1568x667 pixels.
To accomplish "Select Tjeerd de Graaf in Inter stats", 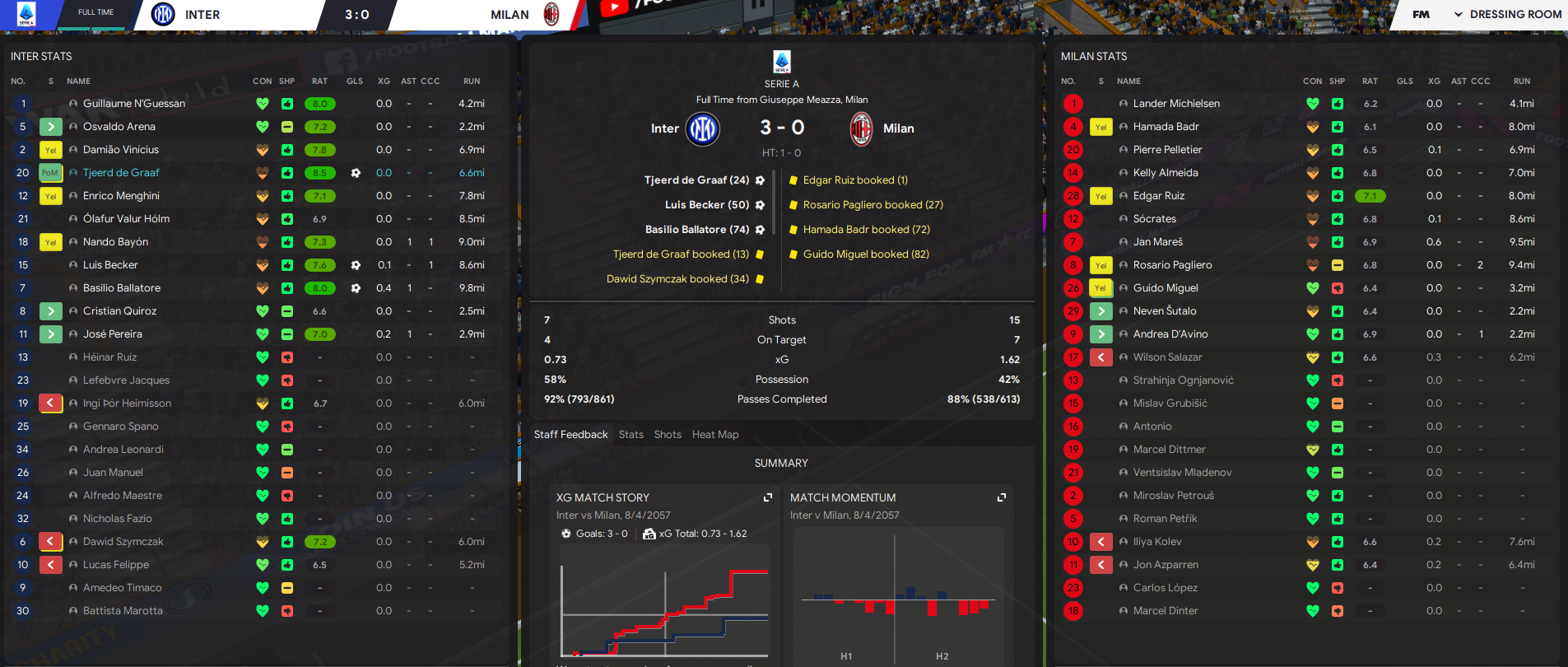I will pyautogui.click(x=121, y=173).
